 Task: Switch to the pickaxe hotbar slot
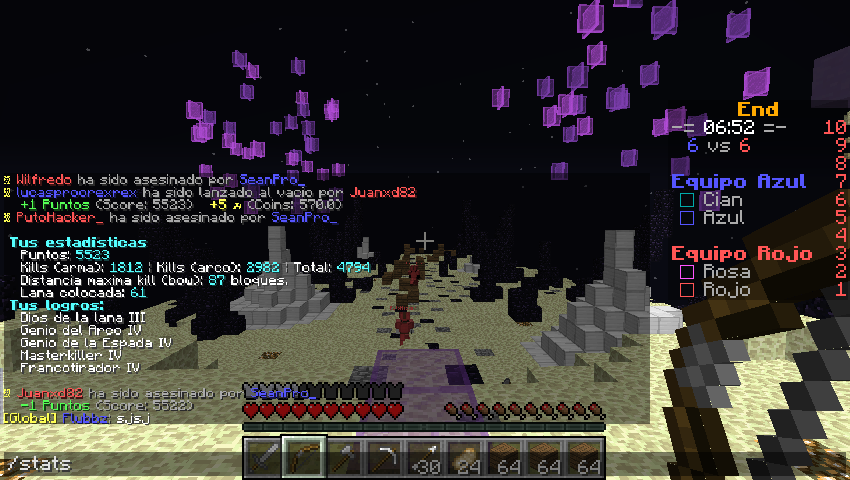pos(383,458)
